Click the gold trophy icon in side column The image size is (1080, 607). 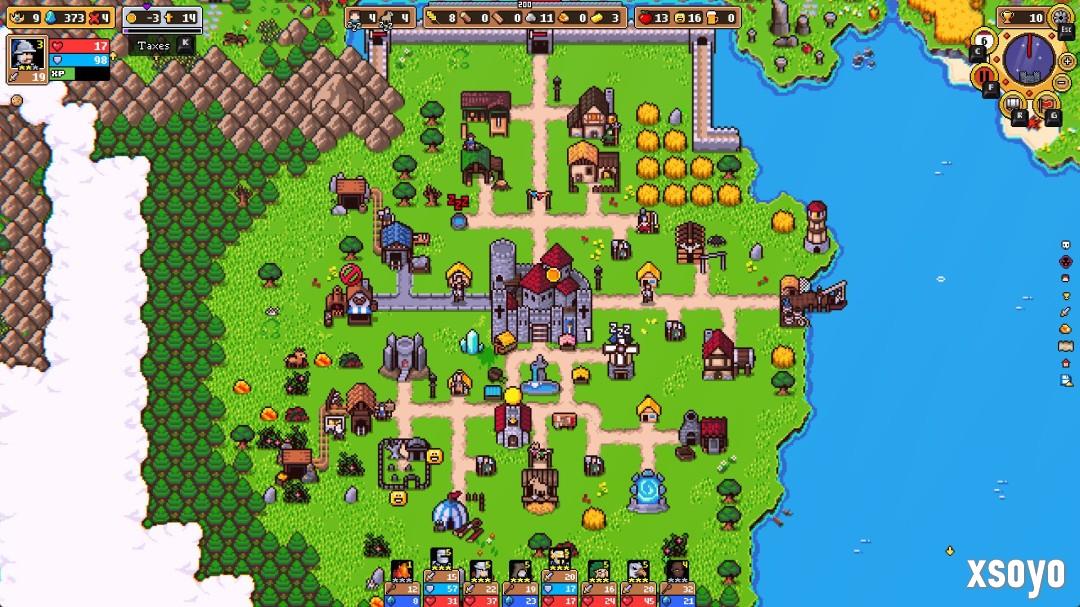coord(1065,295)
